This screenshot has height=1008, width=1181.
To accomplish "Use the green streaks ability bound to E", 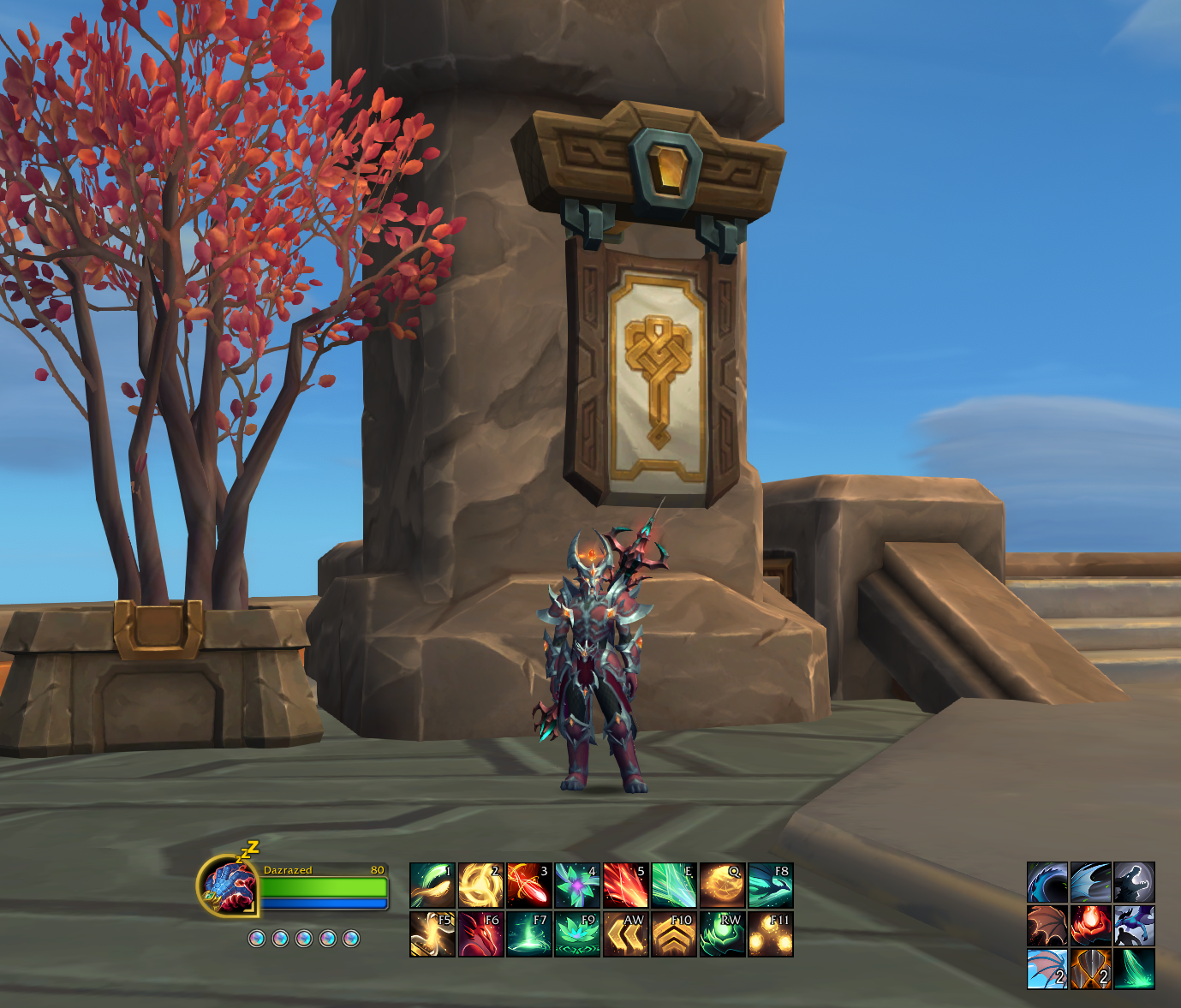I will (x=674, y=885).
